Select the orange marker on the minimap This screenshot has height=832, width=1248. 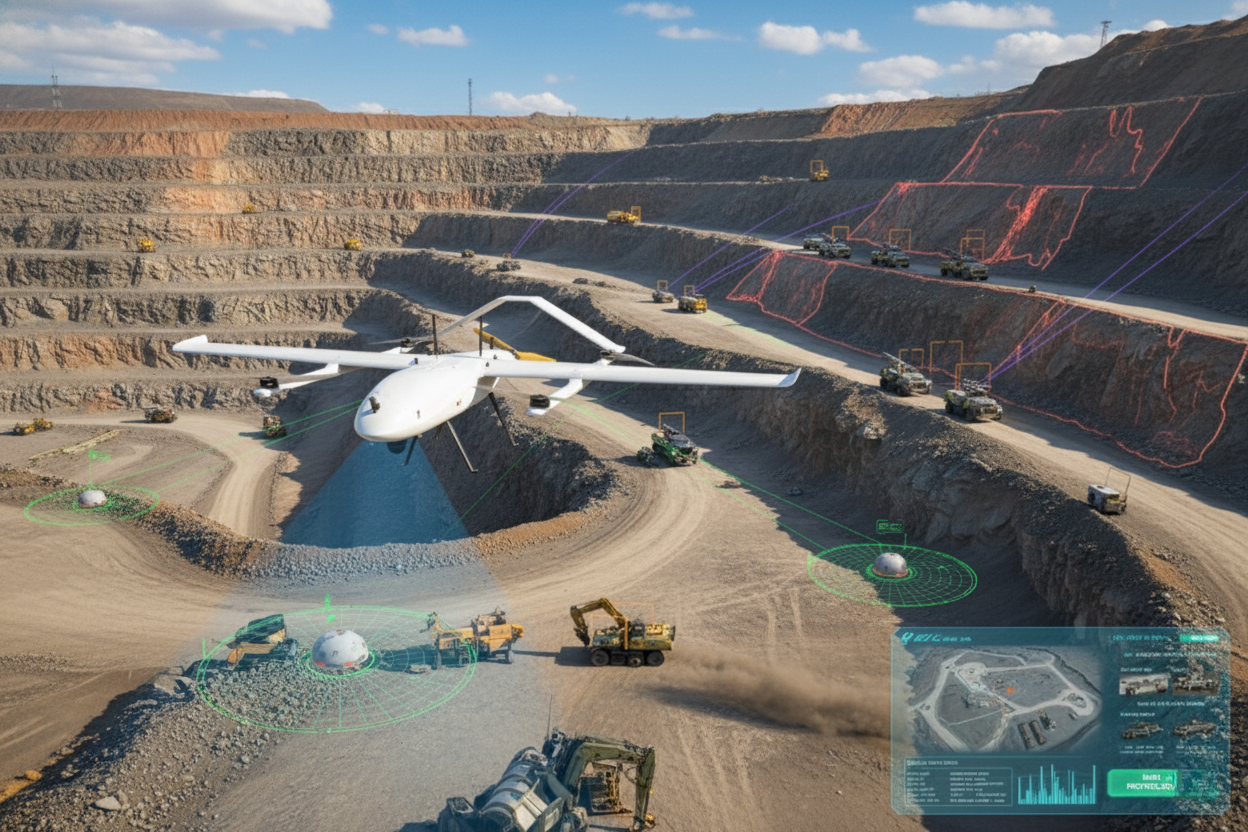1012,688
